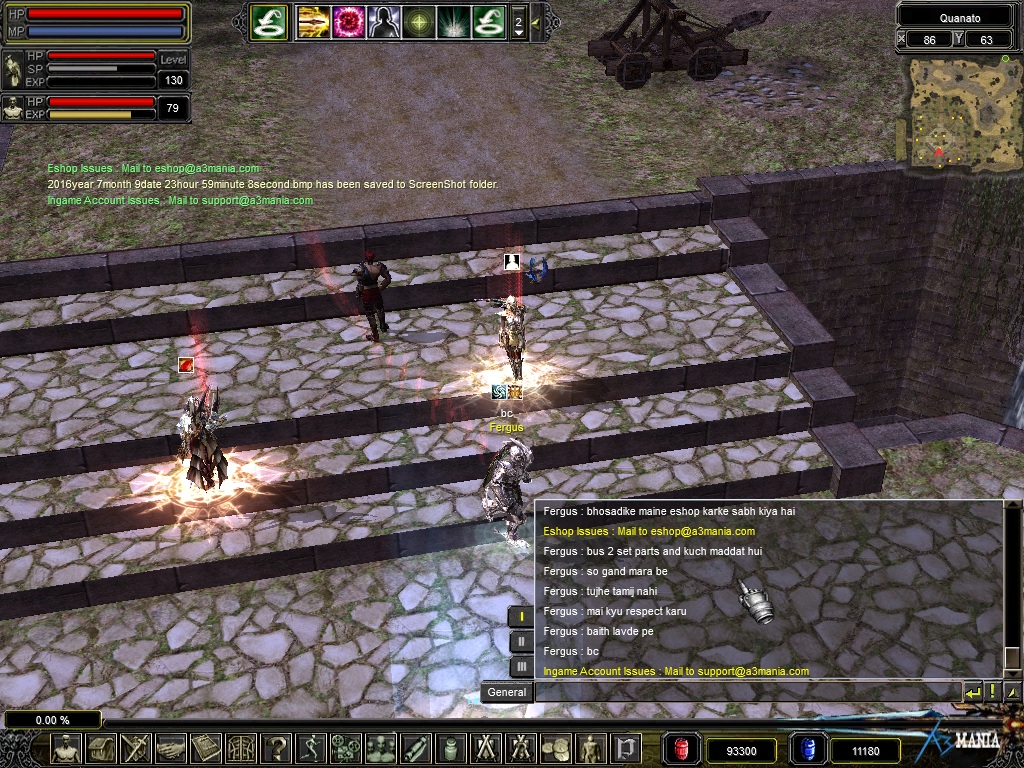Image resolution: width=1024 pixels, height=768 pixels.
Task: Open the question mark help icon
Action: point(276,747)
